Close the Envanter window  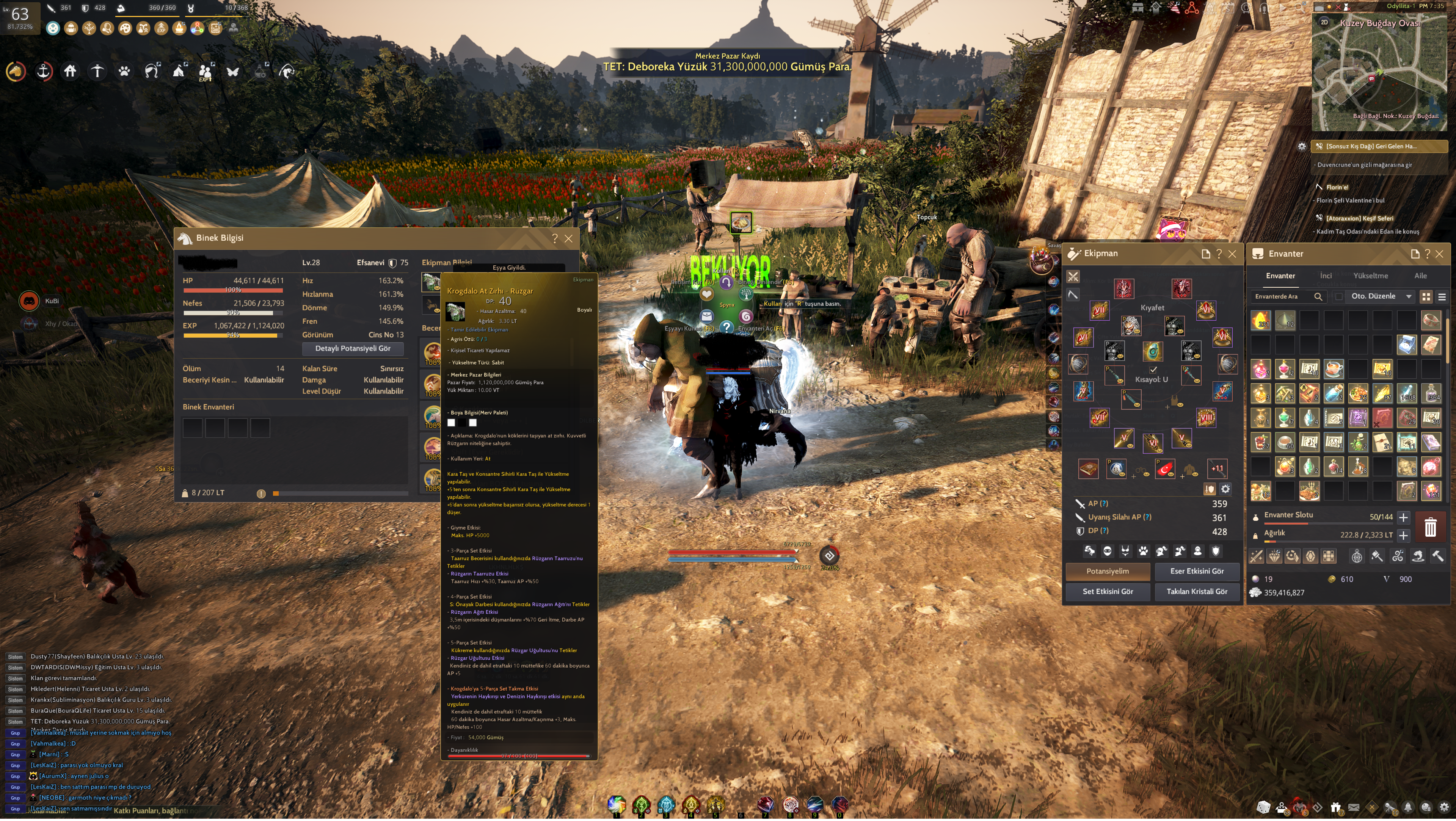point(1440,254)
